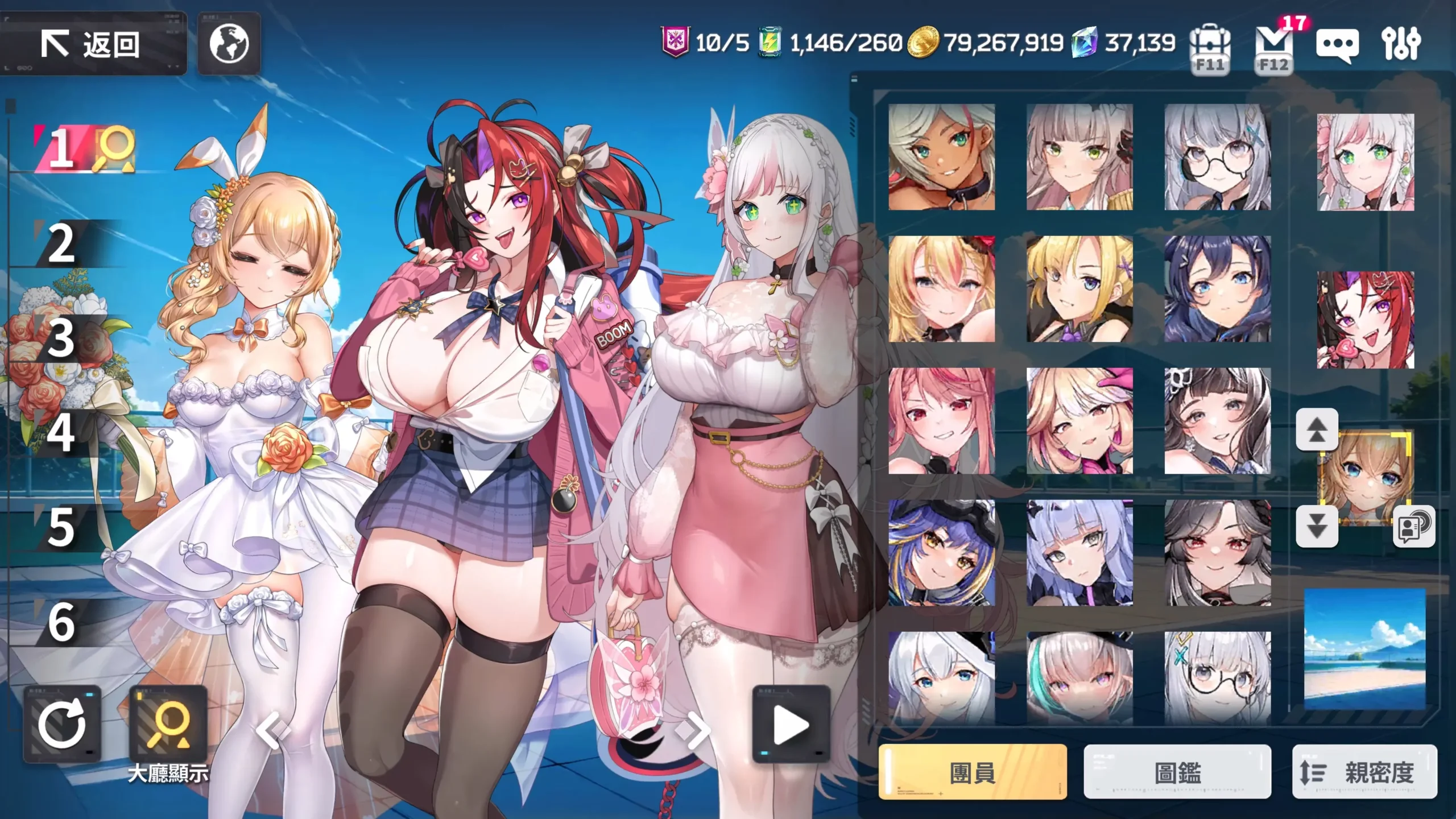
Task: Open the F11 briefcase inventory
Action: point(1209,45)
